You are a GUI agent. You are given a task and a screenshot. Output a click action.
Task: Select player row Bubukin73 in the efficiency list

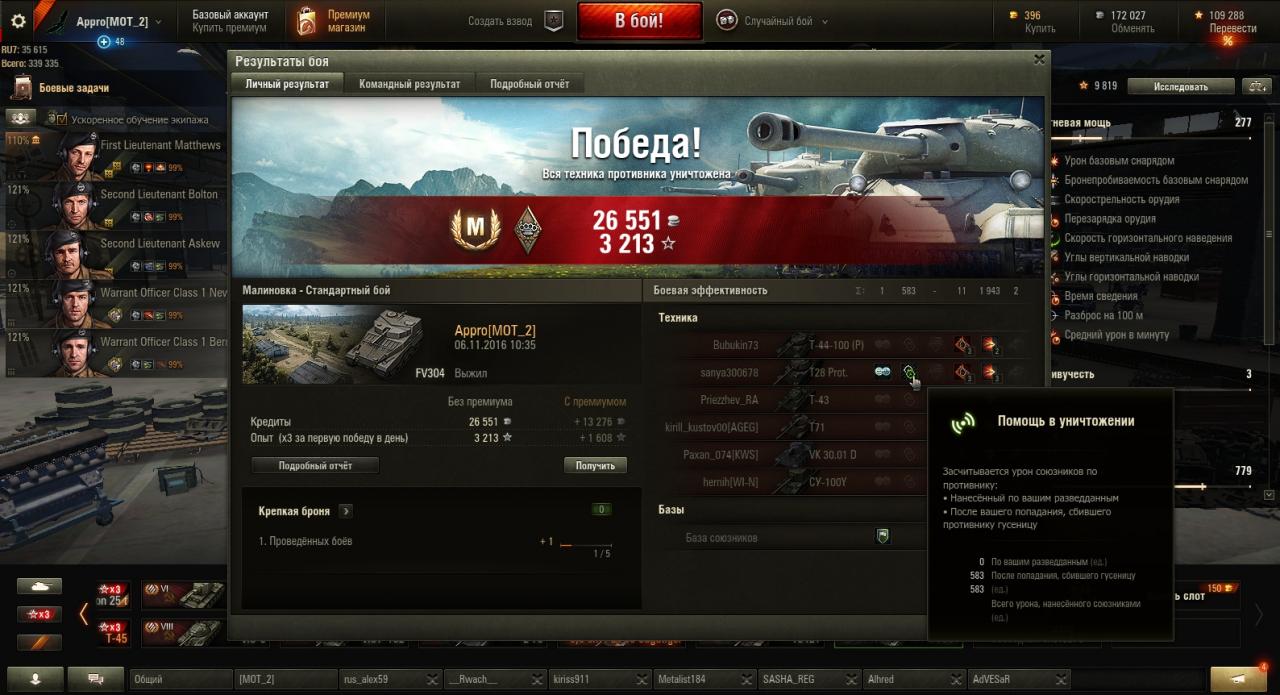pyautogui.click(x=735, y=345)
